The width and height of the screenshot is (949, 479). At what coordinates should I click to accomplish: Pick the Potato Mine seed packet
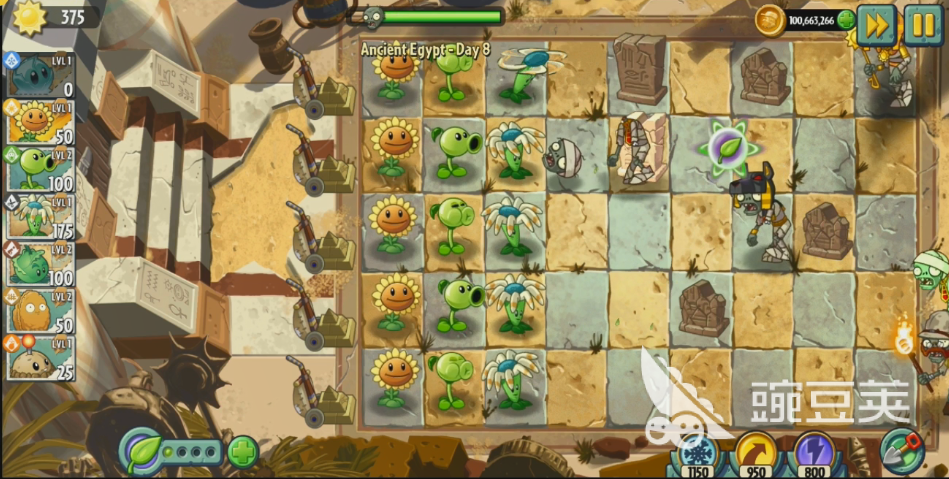(x=39, y=359)
